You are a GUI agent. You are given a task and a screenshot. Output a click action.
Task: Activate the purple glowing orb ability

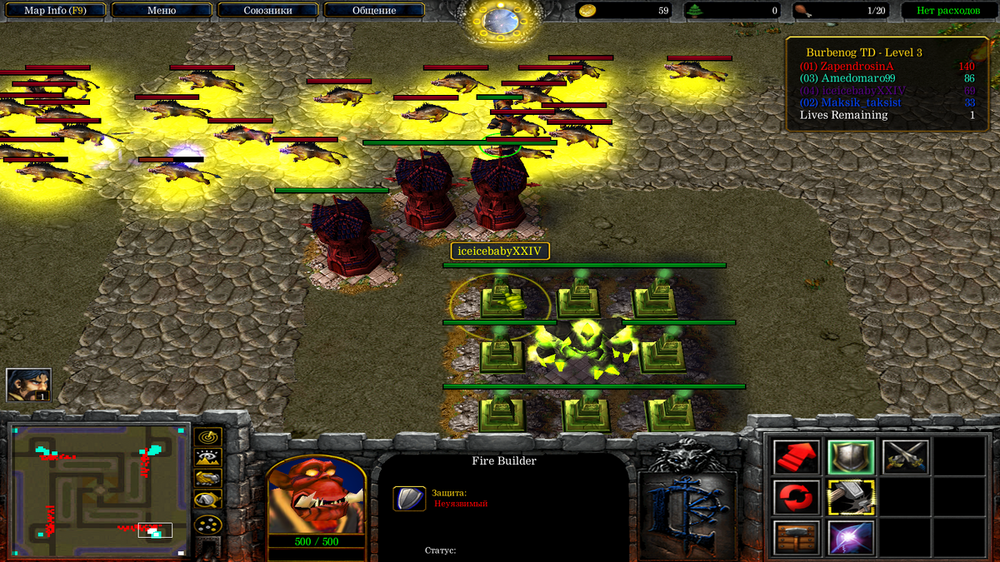coord(850,537)
